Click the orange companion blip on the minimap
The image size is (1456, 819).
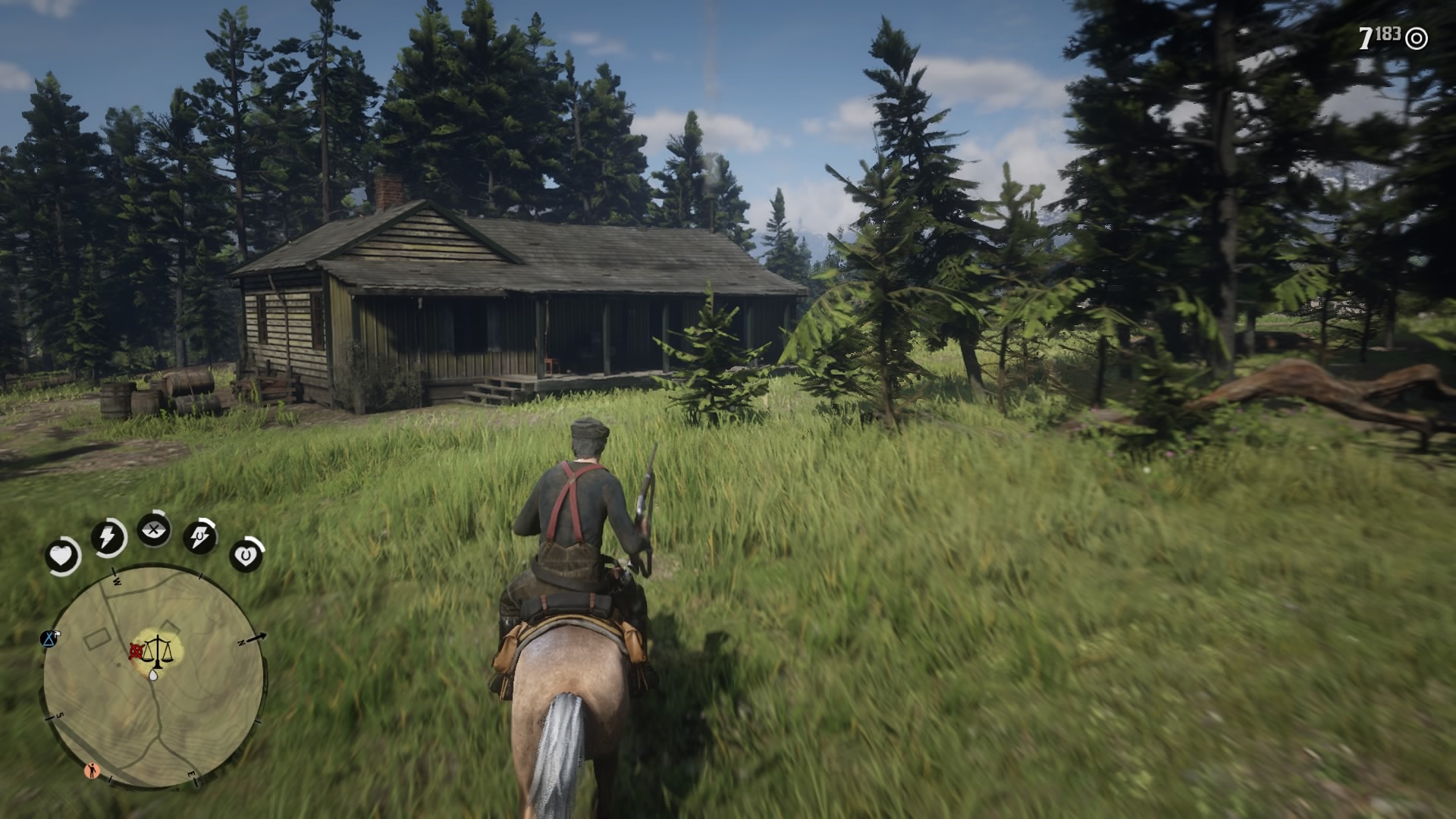pos(93,770)
